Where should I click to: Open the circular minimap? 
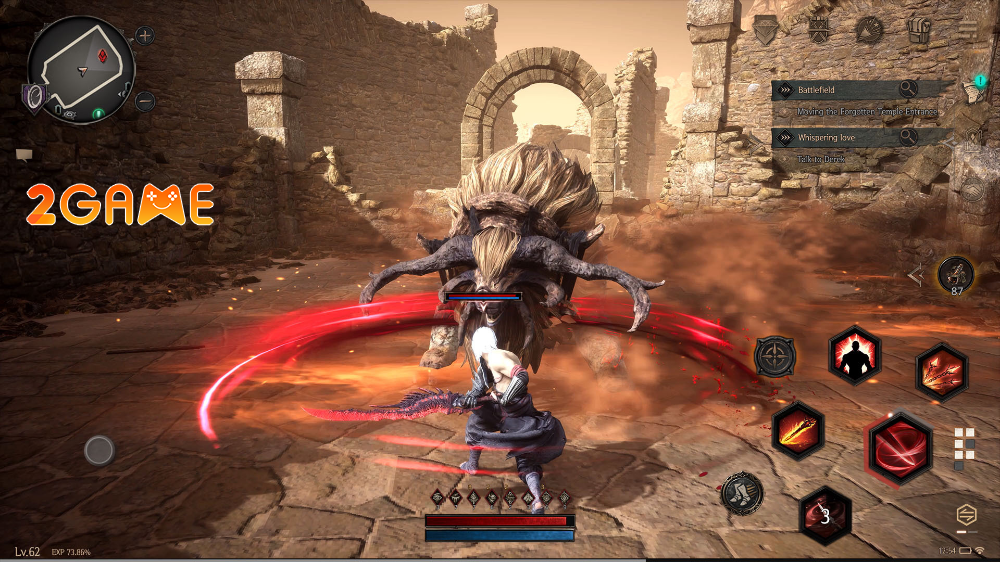tap(80, 68)
